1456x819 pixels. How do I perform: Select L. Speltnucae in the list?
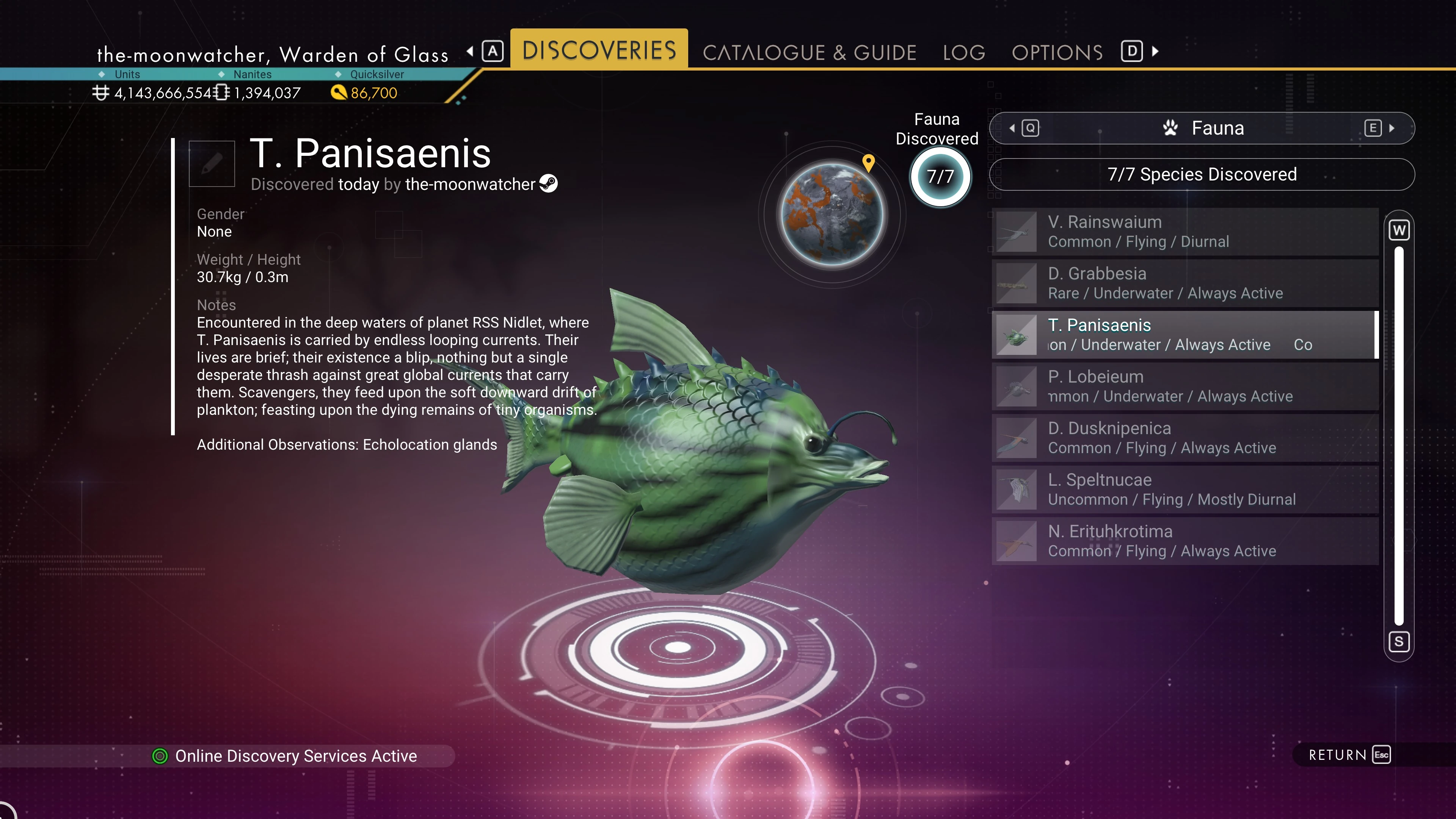point(1185,490)
